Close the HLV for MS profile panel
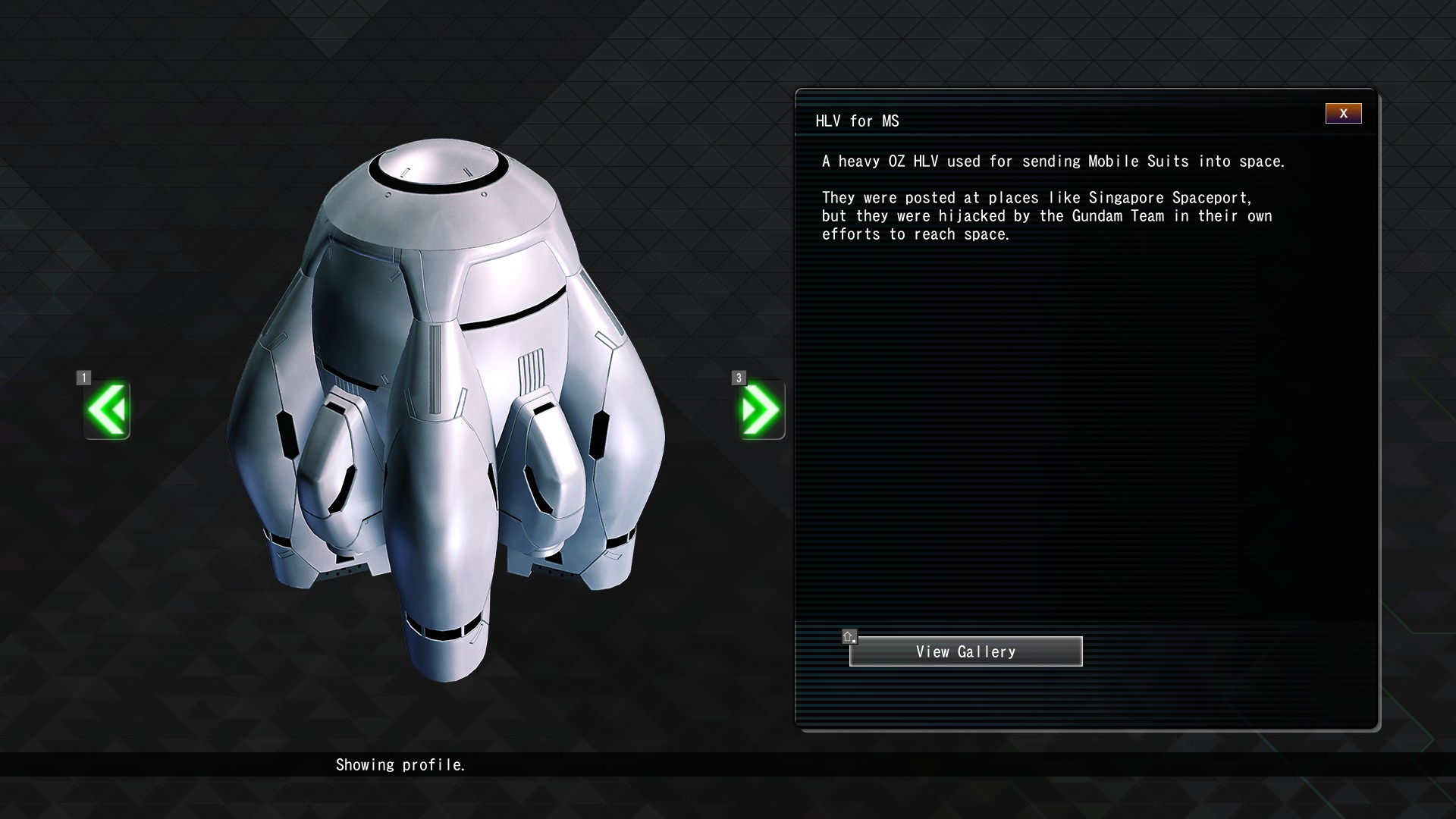Viewport: 1456px width, 819px height. [x=1343, y=114]
